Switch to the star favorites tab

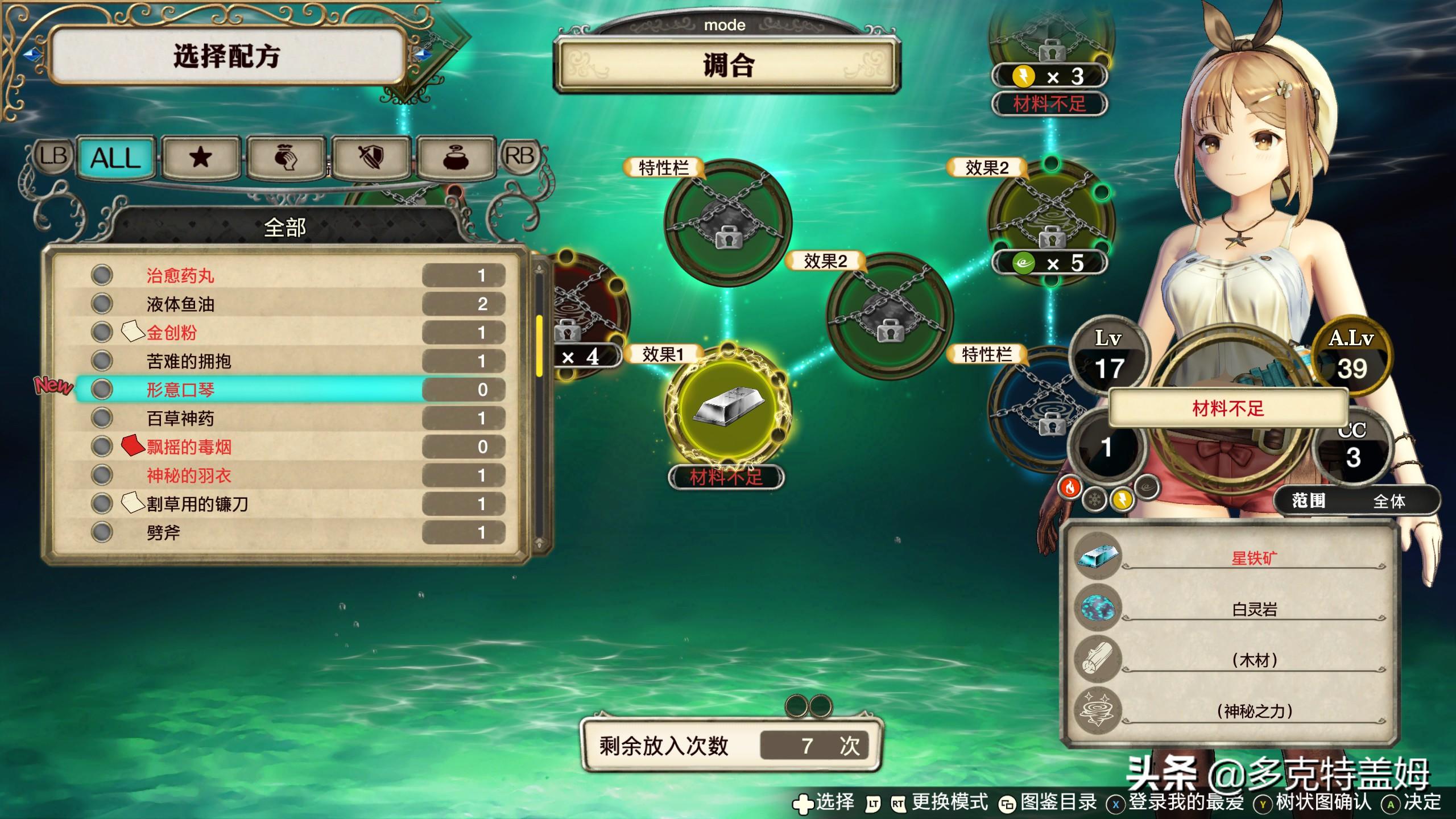tap(200, 158)
